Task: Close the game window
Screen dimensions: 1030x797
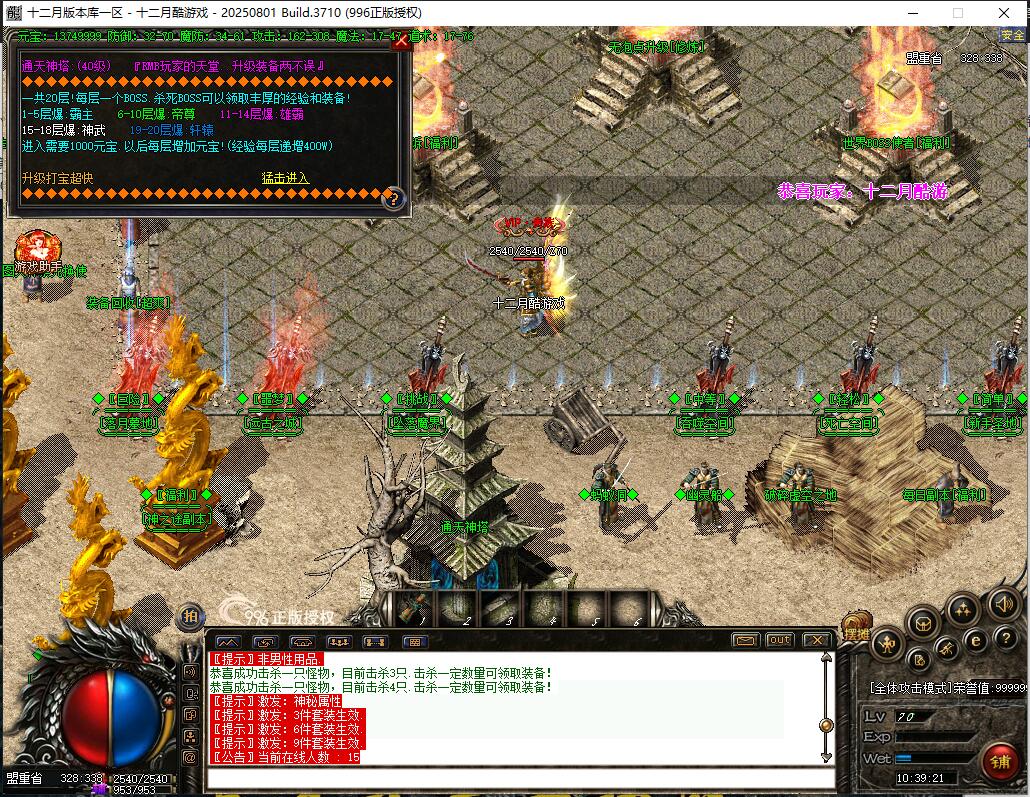Action: point(1004,13)
